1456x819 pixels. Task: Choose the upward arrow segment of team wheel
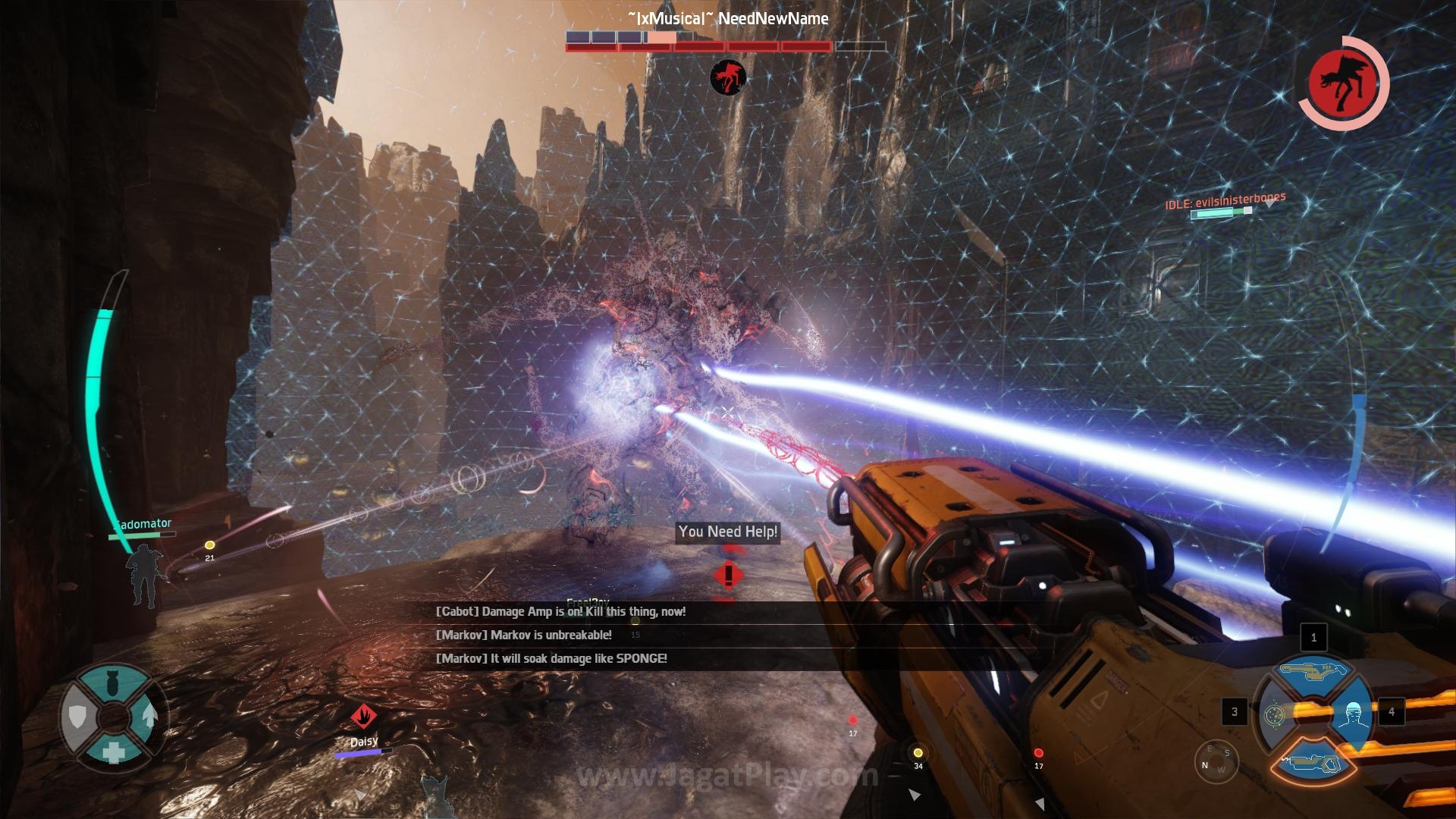[150, 715]
